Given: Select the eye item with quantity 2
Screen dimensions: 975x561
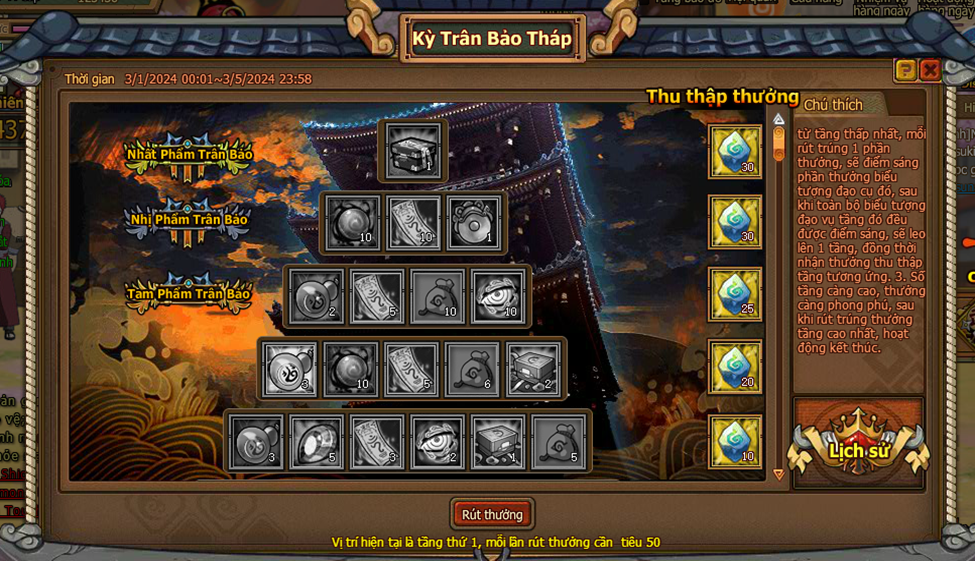Looking at the screenshot, I should click(x=437, y=442).
